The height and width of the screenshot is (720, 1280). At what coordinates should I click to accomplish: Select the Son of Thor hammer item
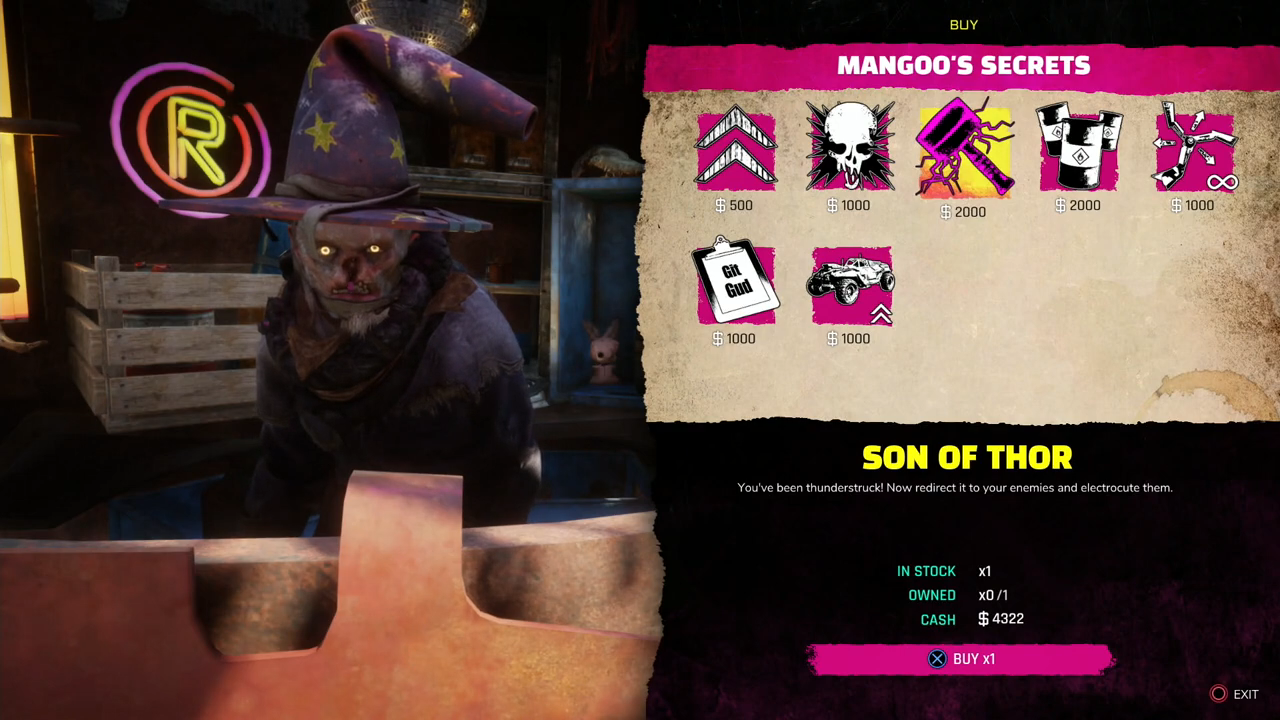[964, 150]
